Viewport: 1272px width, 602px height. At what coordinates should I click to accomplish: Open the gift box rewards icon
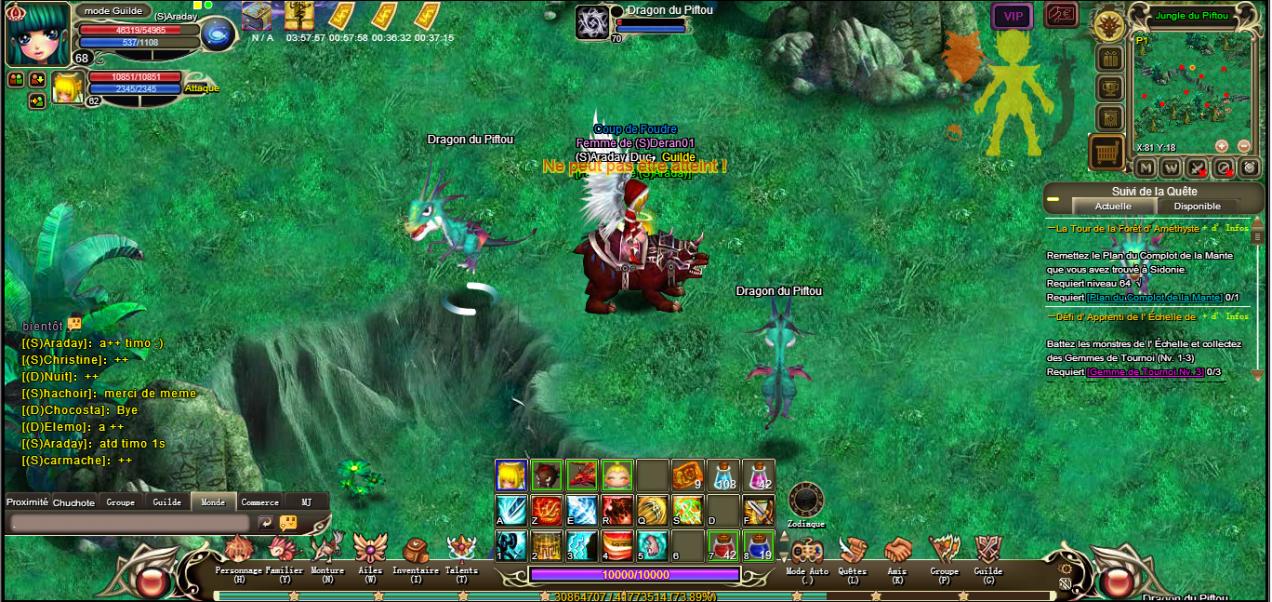1108,59
